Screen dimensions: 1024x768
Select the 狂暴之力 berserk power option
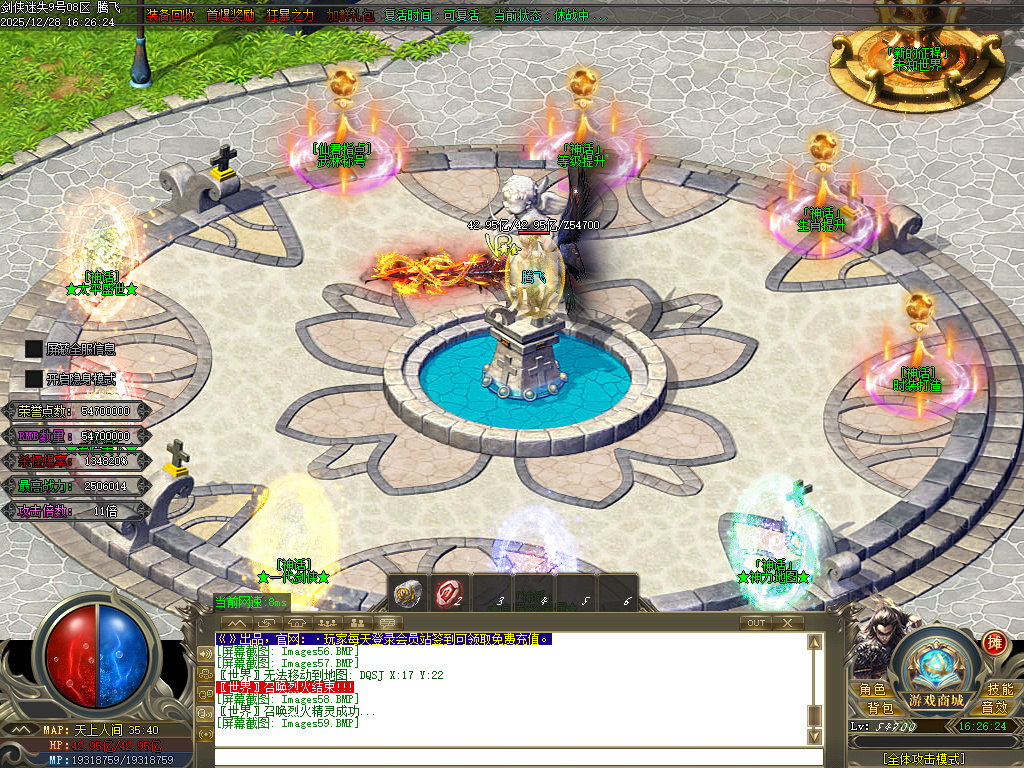(x=289, y=16)
